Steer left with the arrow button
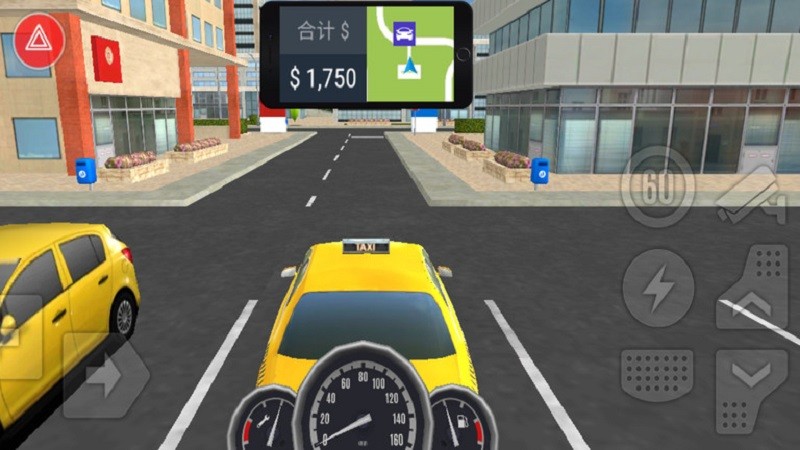This screenshot has width=800, height=450. [20, 340]
